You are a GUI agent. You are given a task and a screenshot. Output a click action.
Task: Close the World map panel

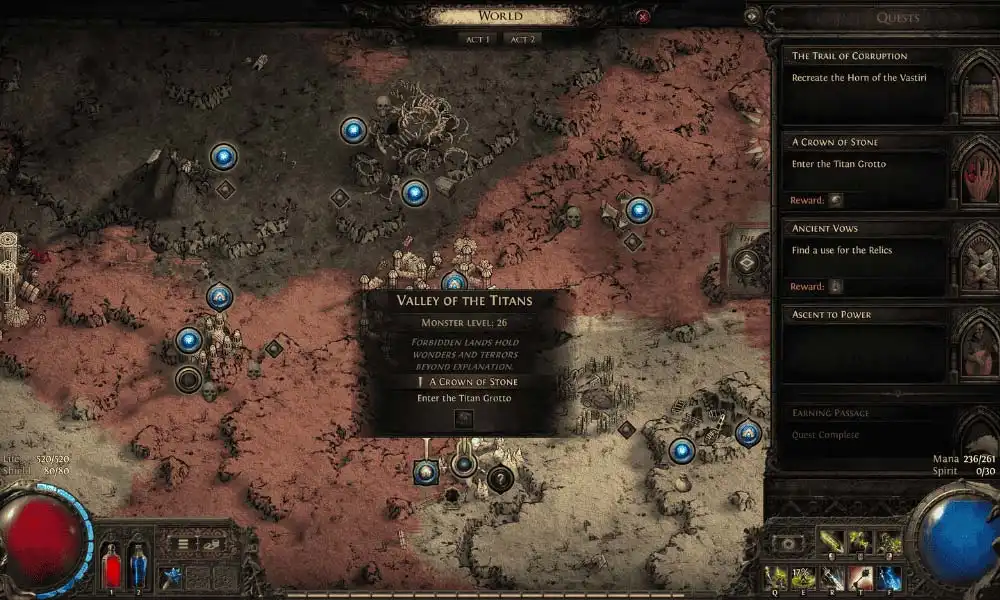coord(643,16)
